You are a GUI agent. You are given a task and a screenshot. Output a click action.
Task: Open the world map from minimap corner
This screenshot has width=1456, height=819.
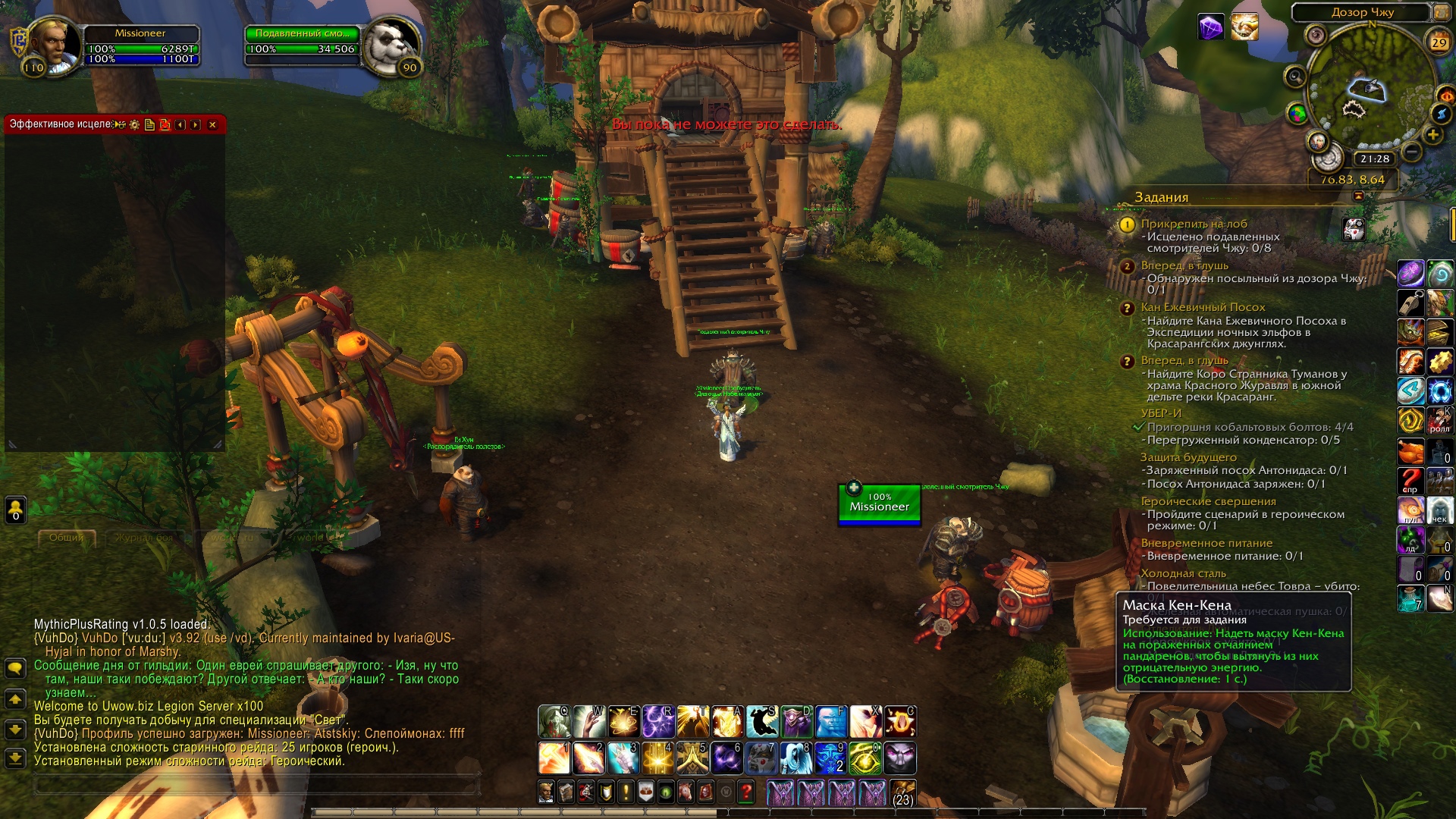tap(1439, 12)
